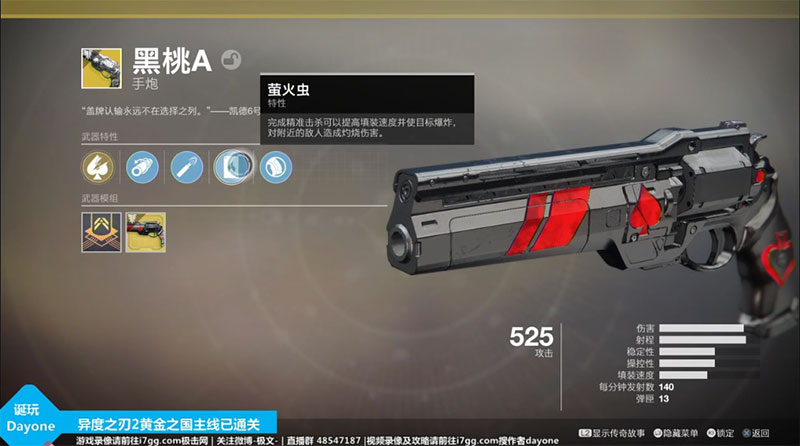Choose the bullet magazine perk icon

pos(187,165)
